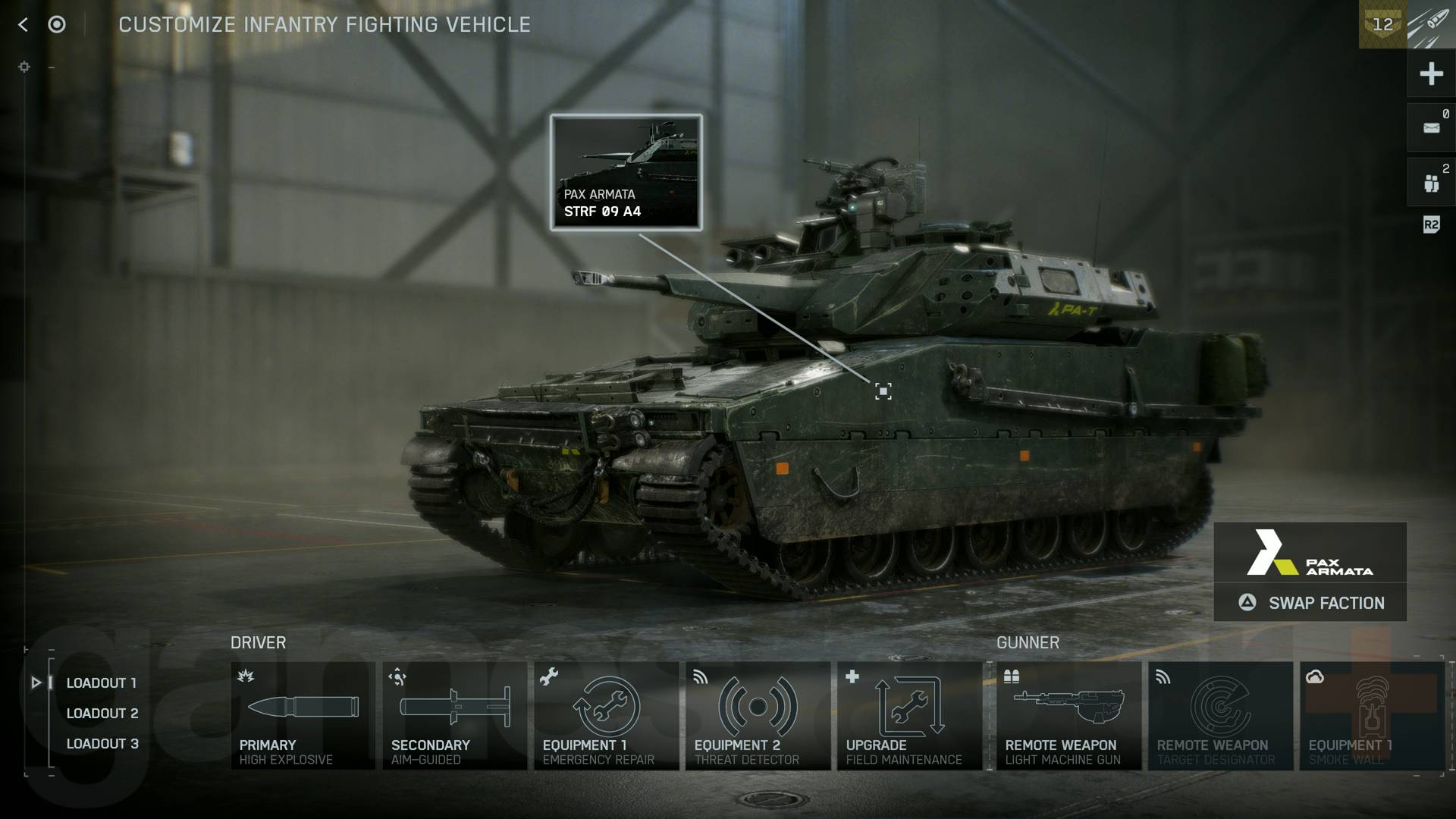
Task: Click the rank 12 badge
Action: 1382,24
